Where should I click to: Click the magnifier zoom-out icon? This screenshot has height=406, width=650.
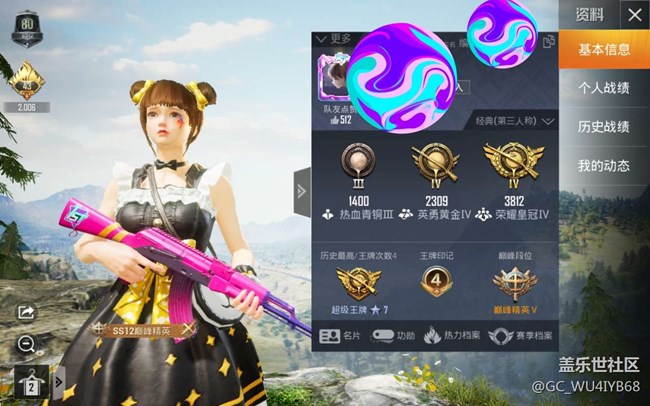[x=27, y=345]
